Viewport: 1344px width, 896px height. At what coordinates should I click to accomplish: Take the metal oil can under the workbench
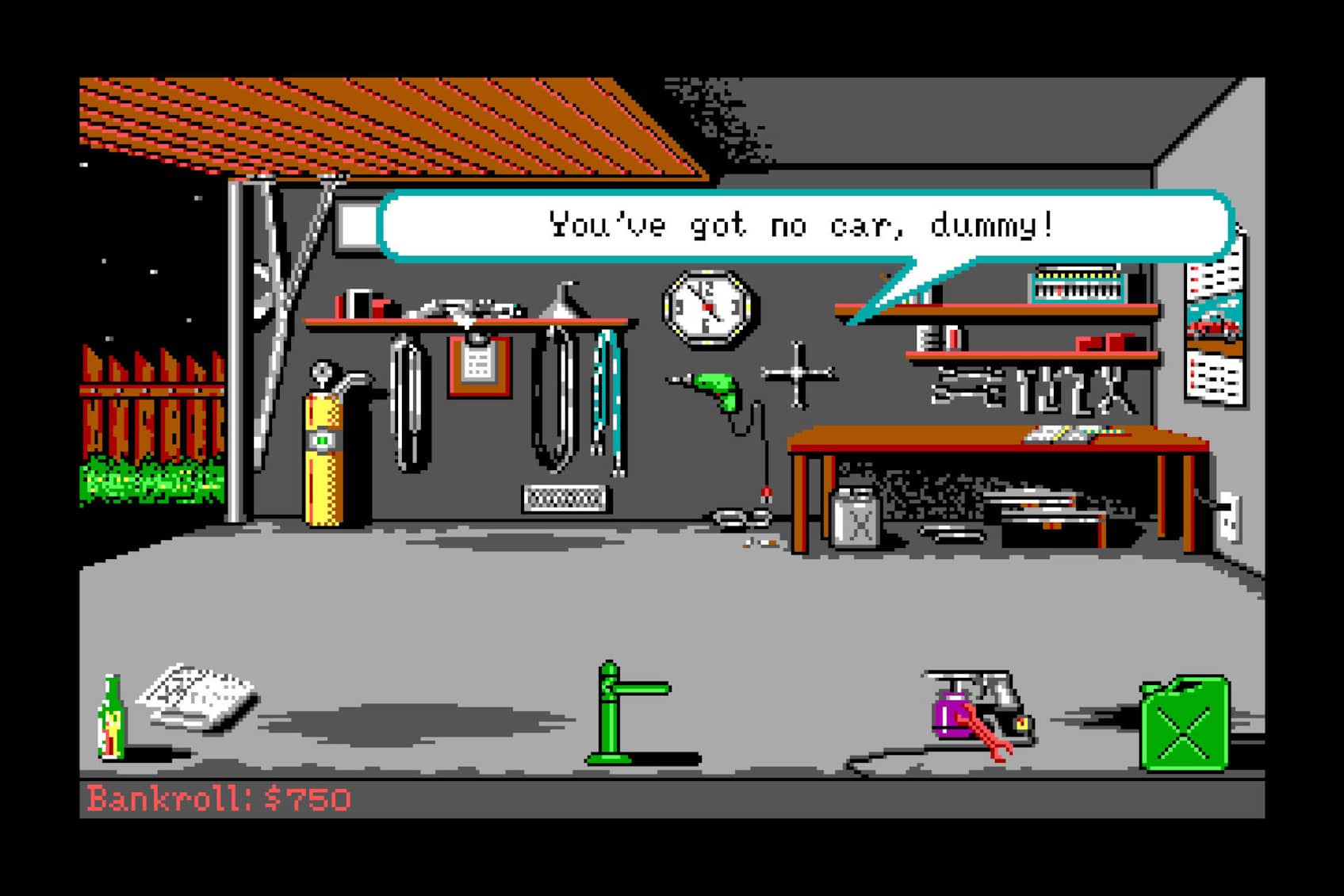pos(856,519)
